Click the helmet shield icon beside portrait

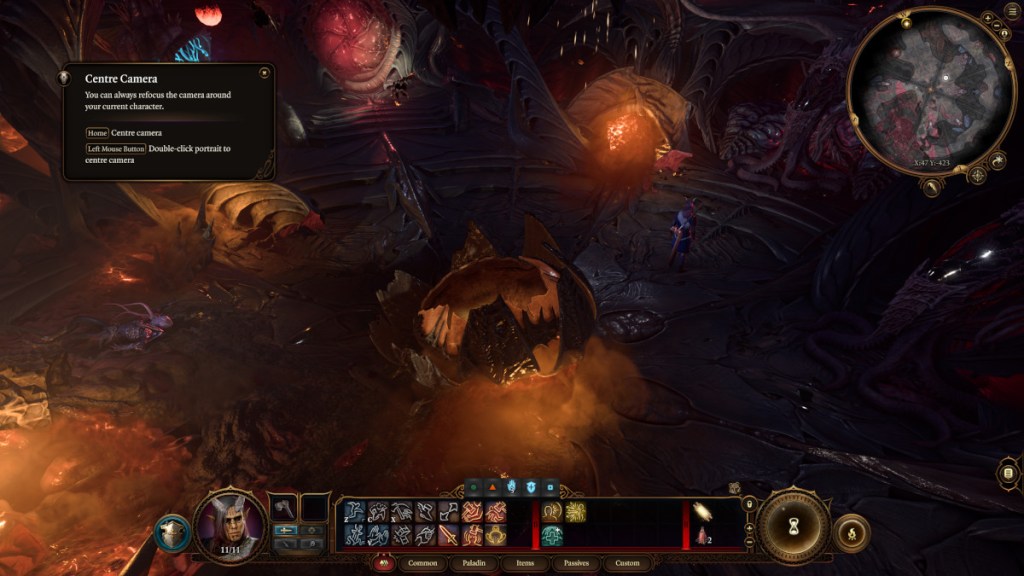[173, 533]
